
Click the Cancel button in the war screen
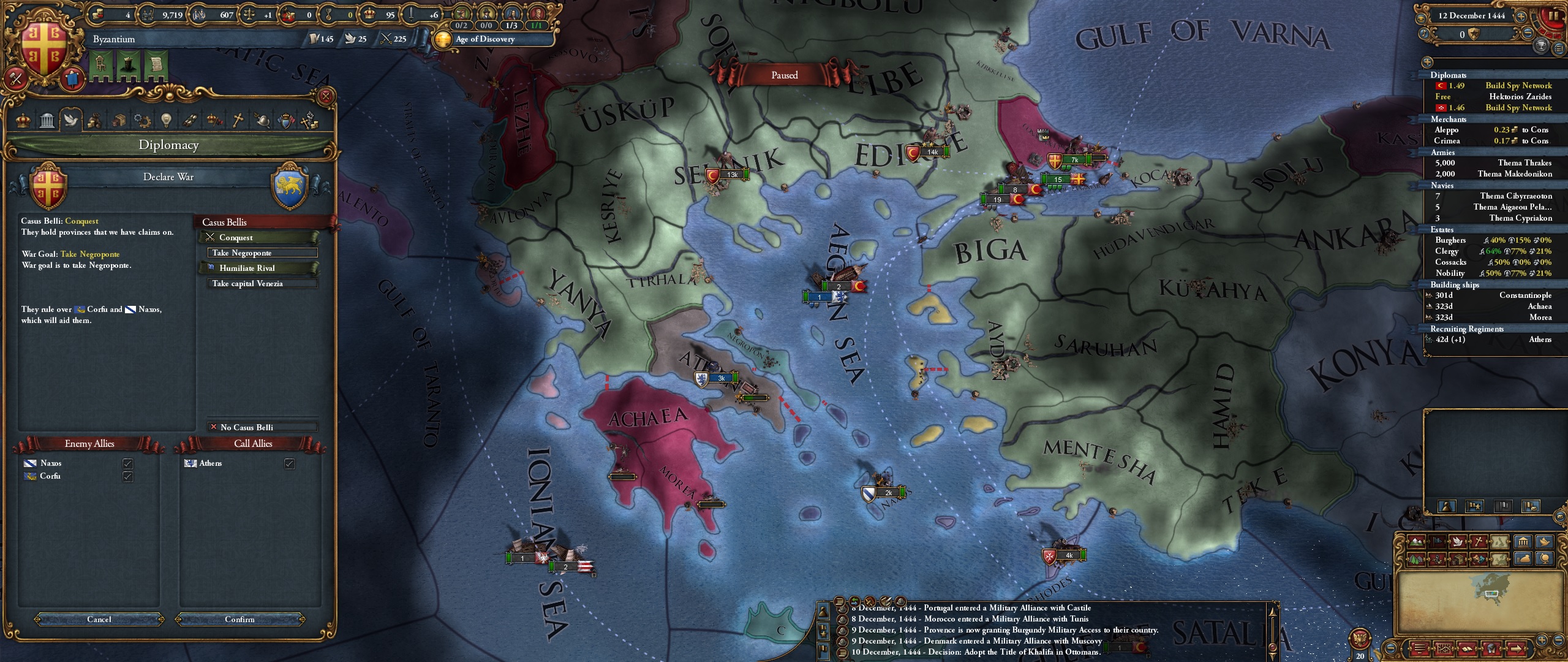click(100, 619)
